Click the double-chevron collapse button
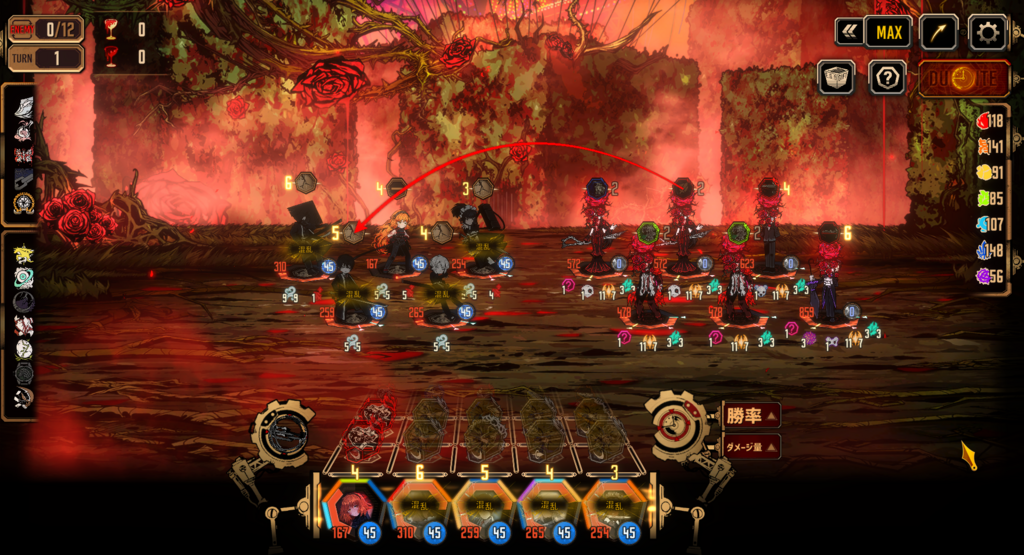The width and height of the screenshot is (1024, 555). pyautogui.click(x=850, y=33)
